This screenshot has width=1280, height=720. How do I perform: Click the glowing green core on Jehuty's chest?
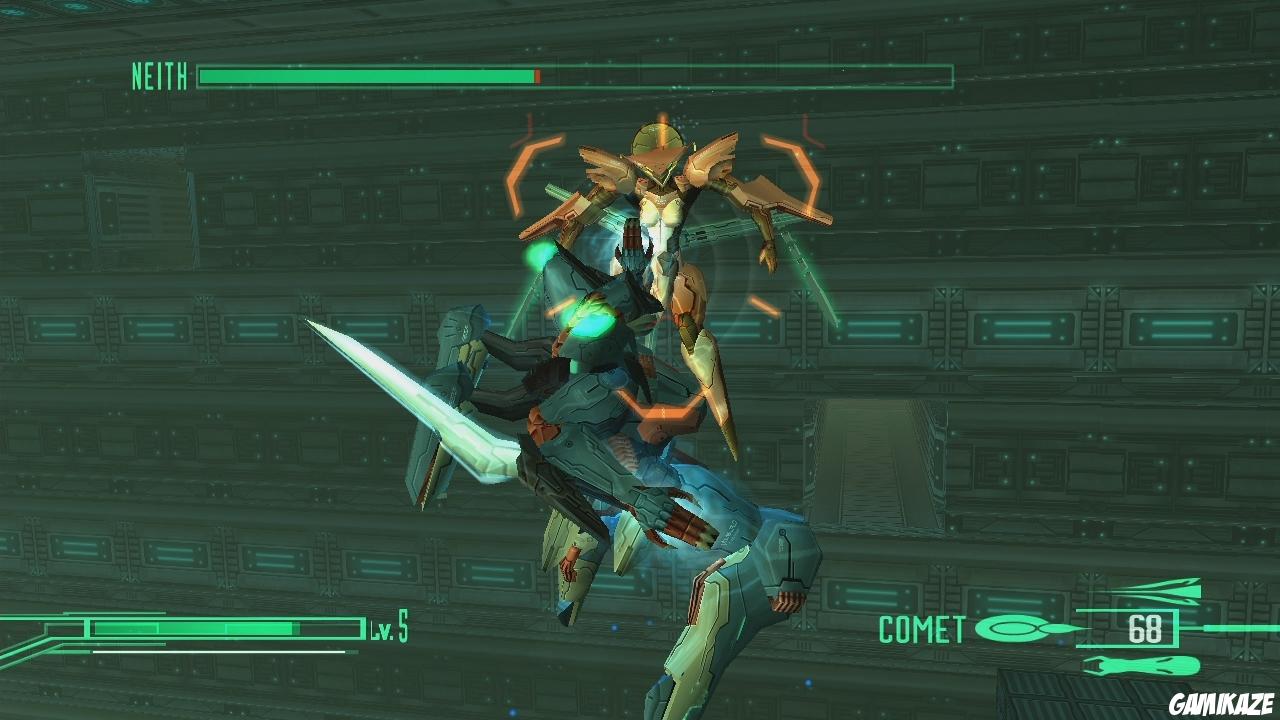click(590, 315)
